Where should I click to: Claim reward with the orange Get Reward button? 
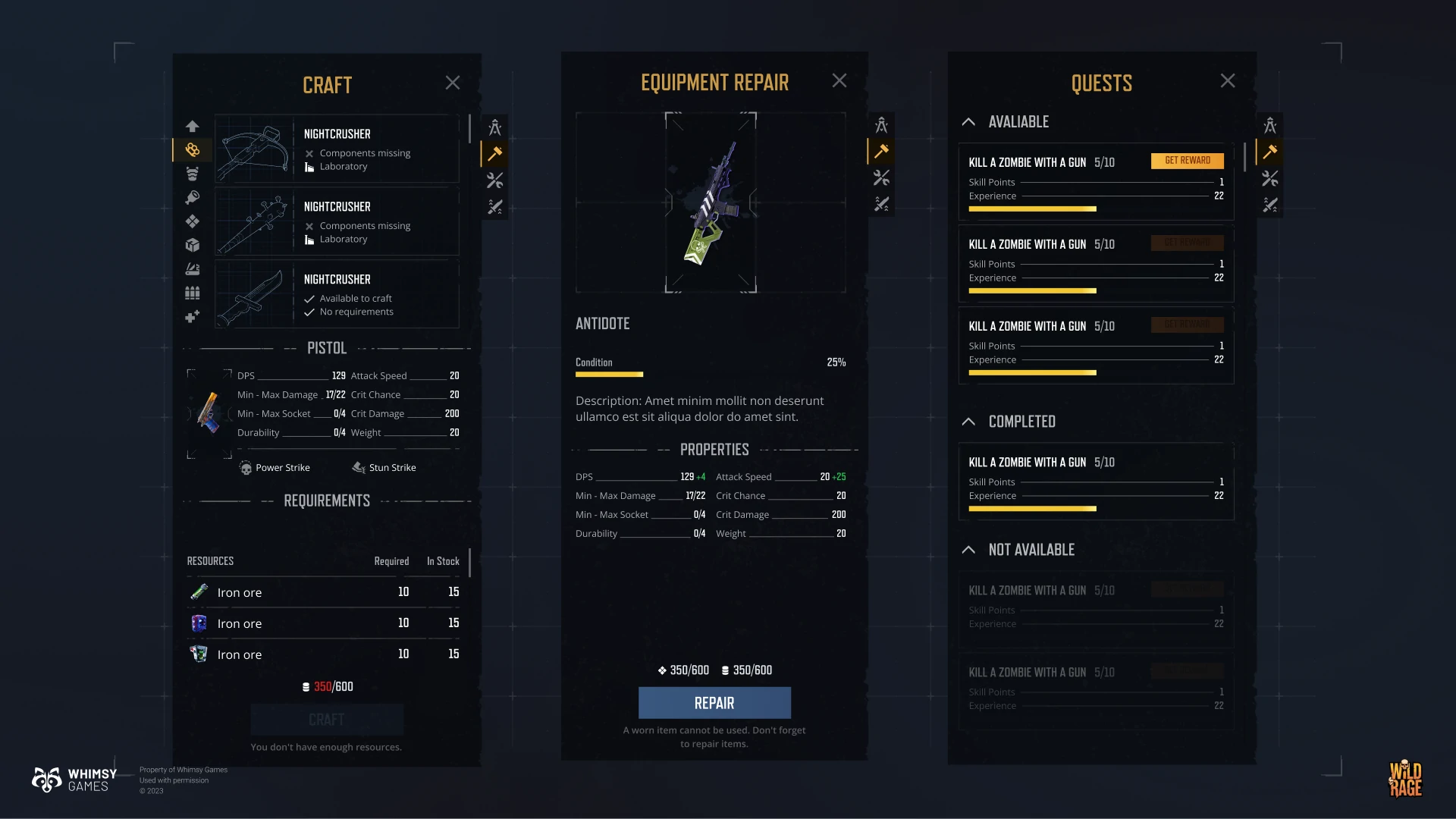tap(1187, 161)
